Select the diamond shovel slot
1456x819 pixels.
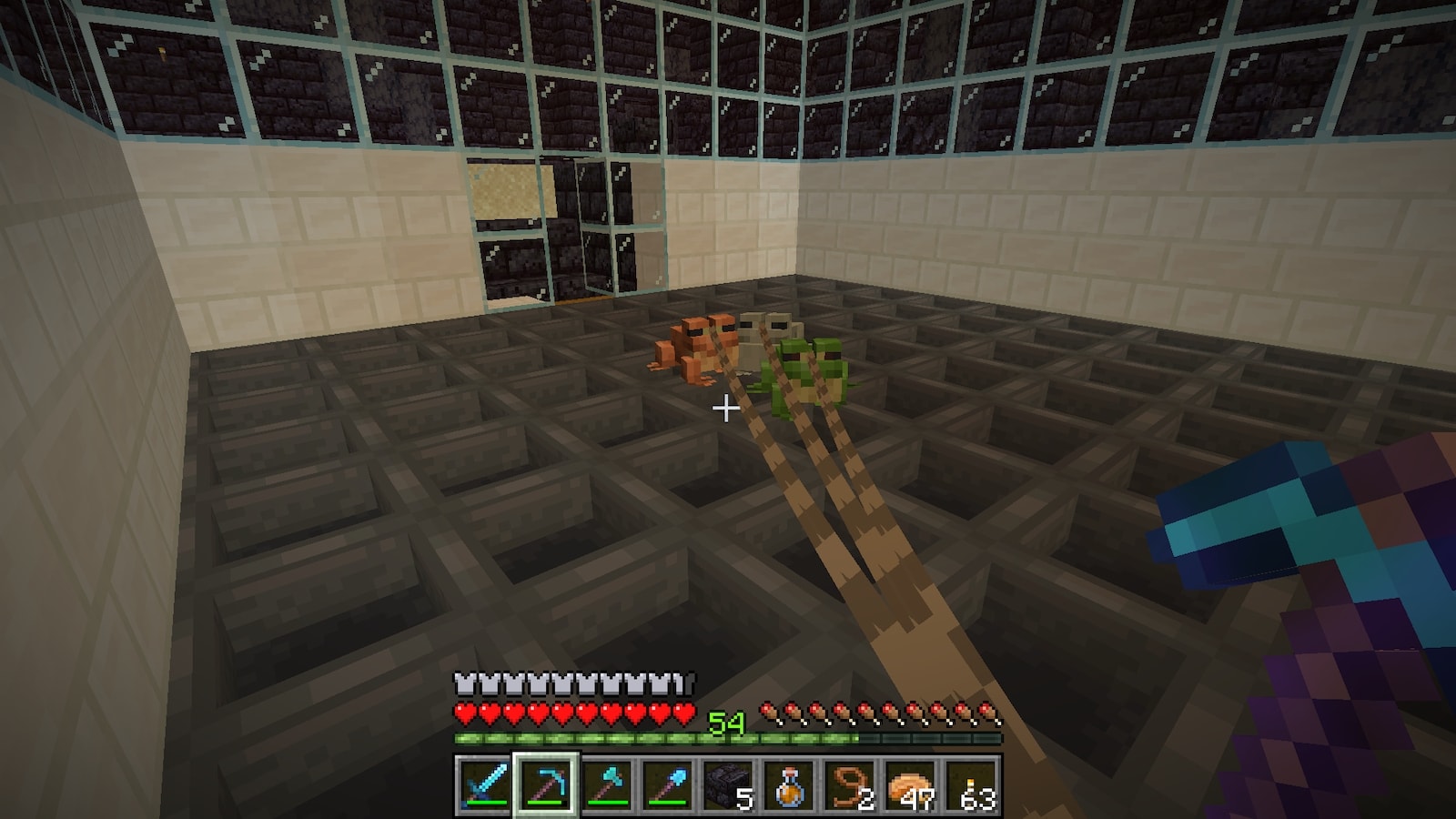point(667,784)
